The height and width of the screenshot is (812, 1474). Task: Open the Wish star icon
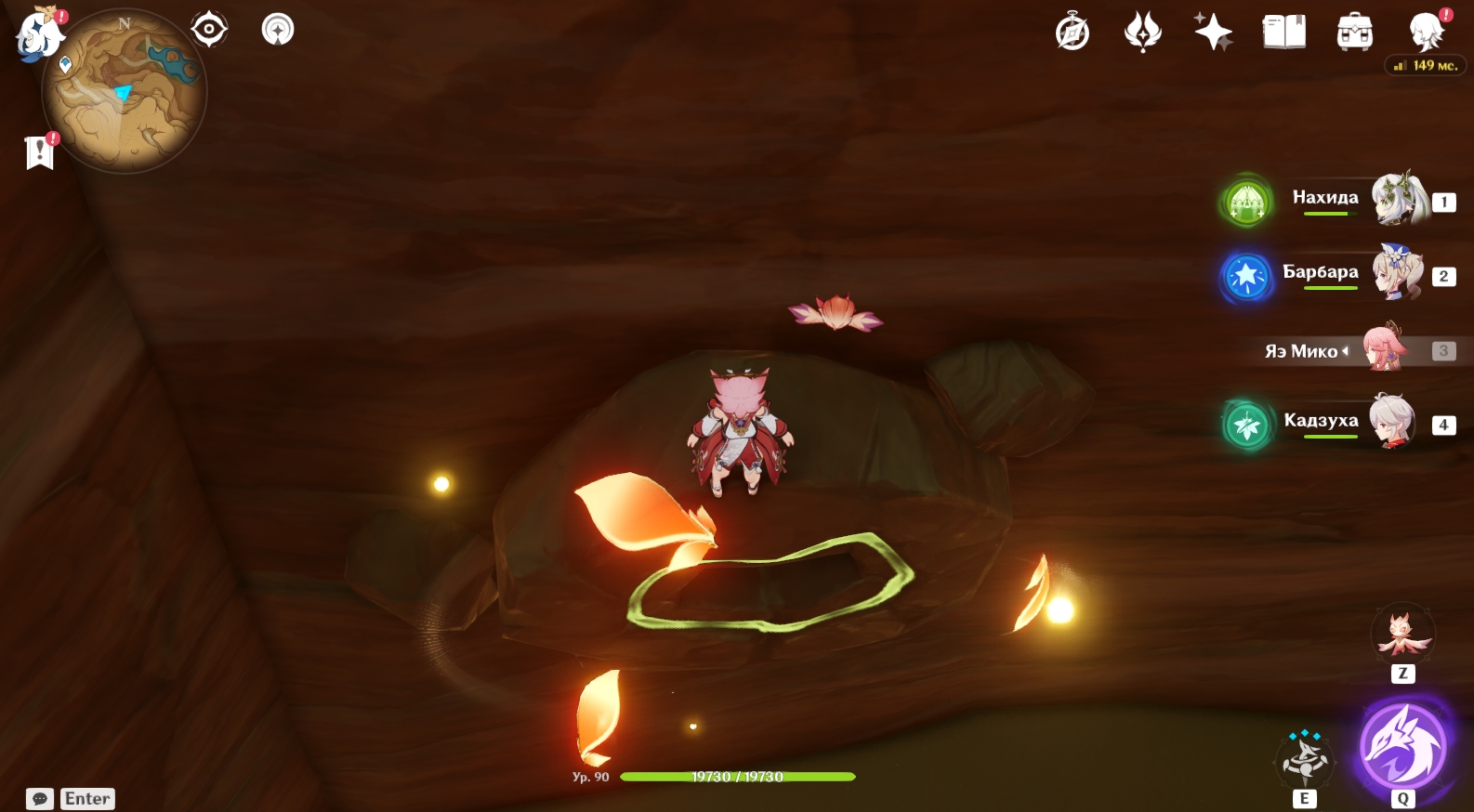1213,33
